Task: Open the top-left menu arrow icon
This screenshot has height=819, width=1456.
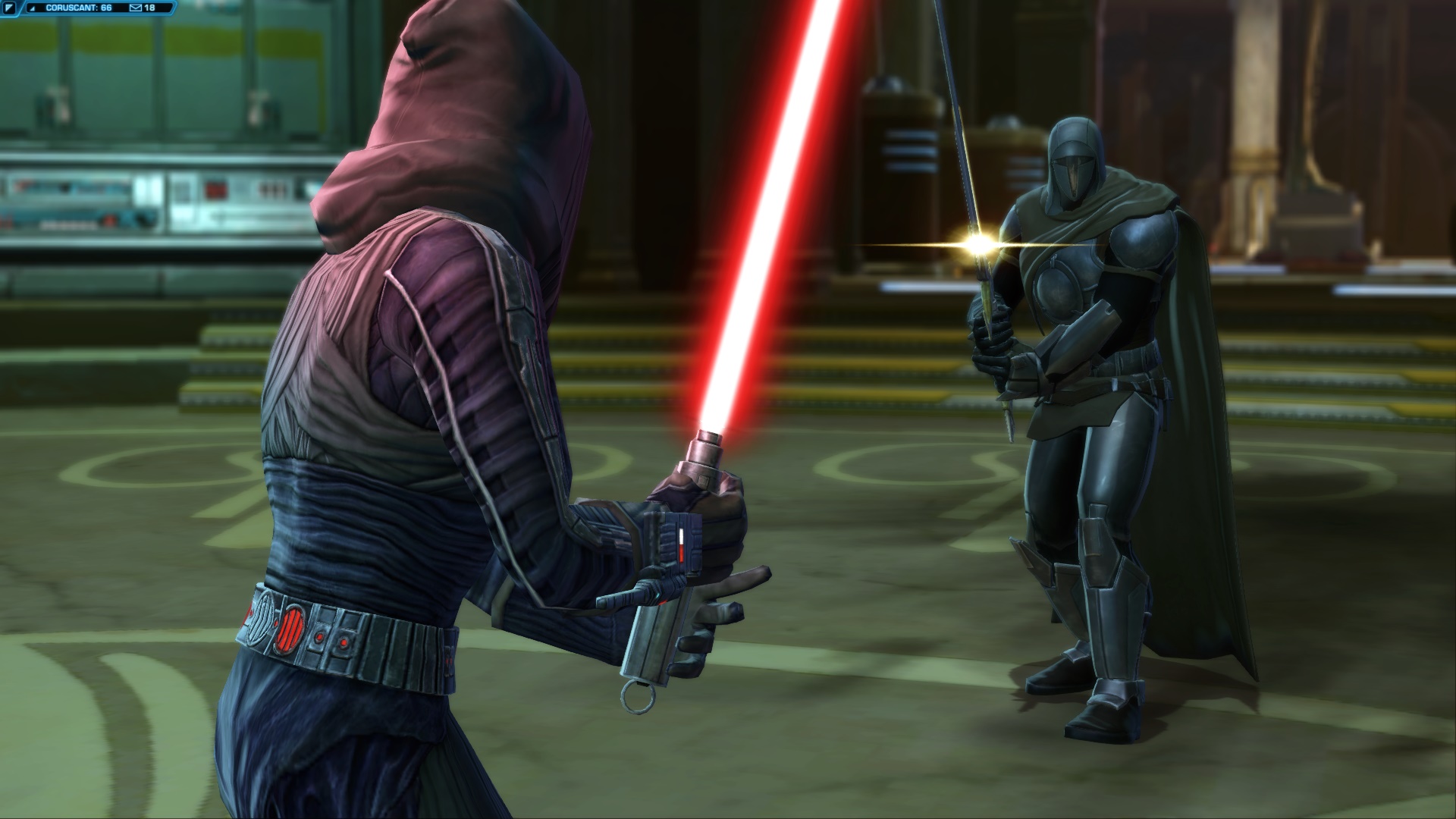Action: pyautogui.click(x=9, y=7)
